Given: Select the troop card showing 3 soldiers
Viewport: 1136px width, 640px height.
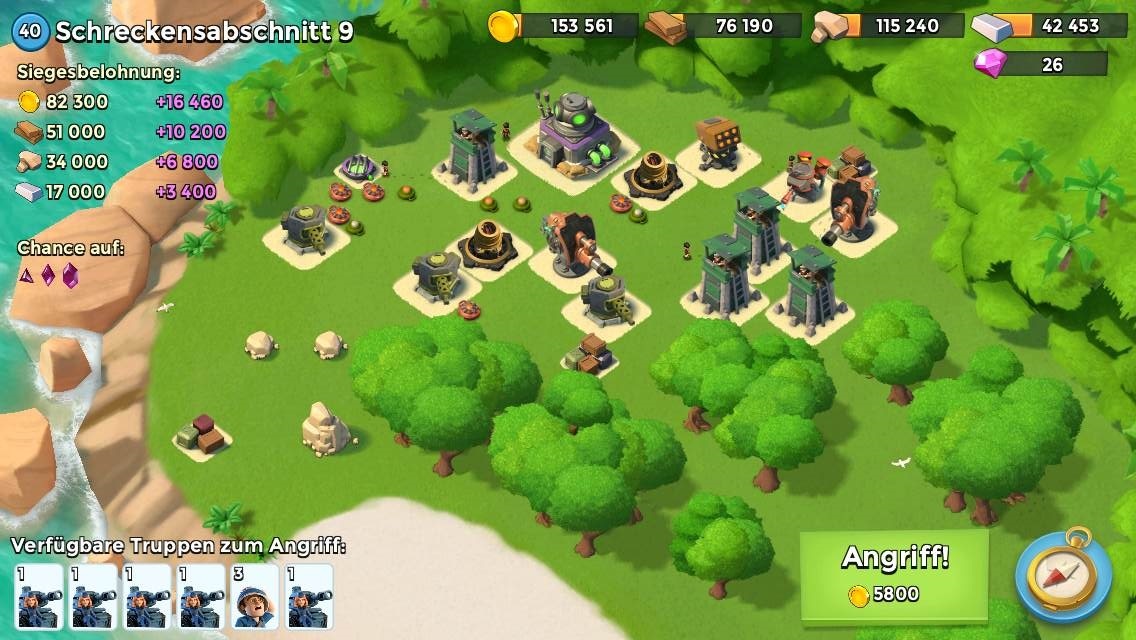Looking at the screenshot, I should pyautogui.click(x=255, y=597).
